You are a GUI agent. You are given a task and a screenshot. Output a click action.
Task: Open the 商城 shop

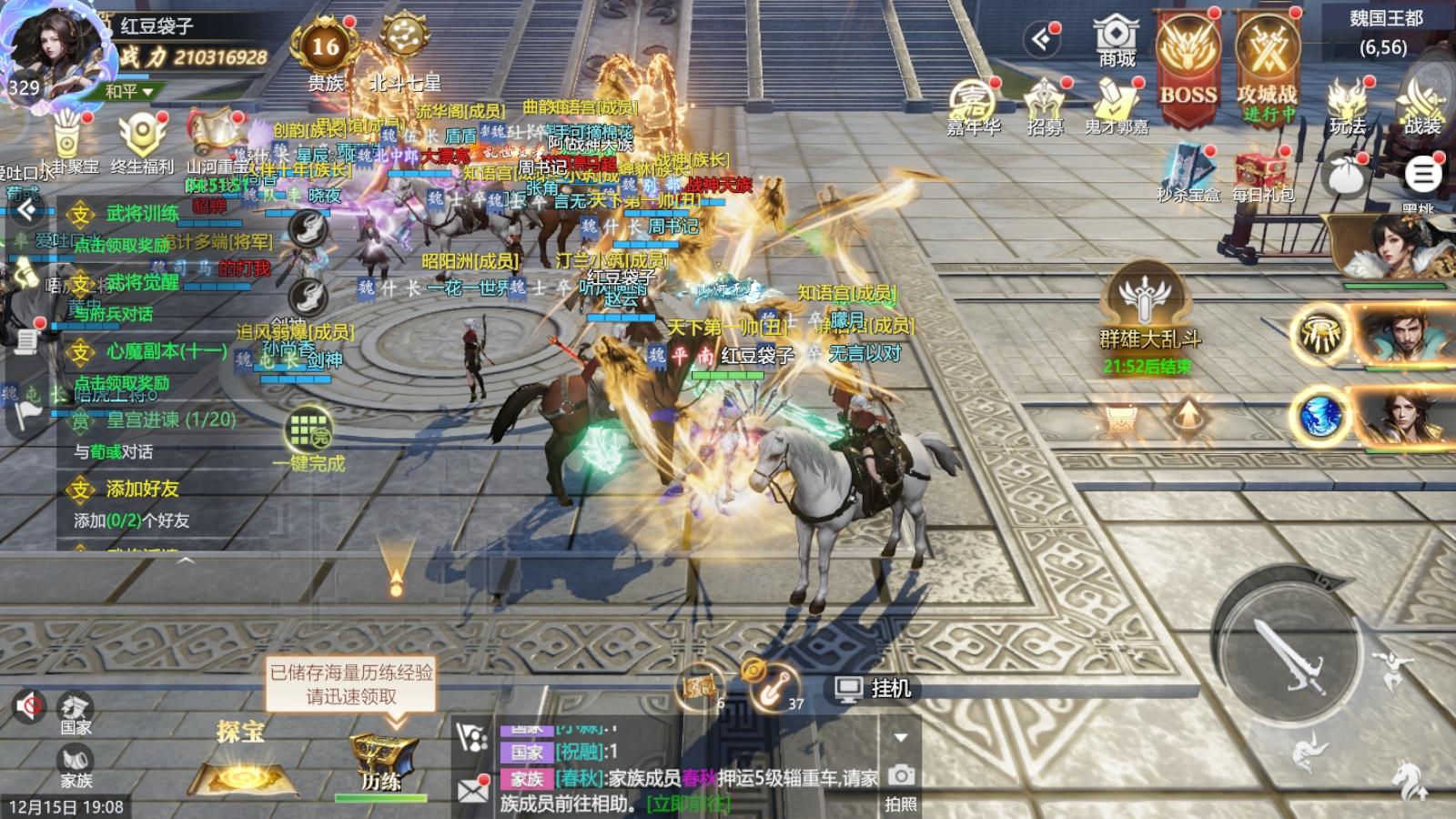1117,41
